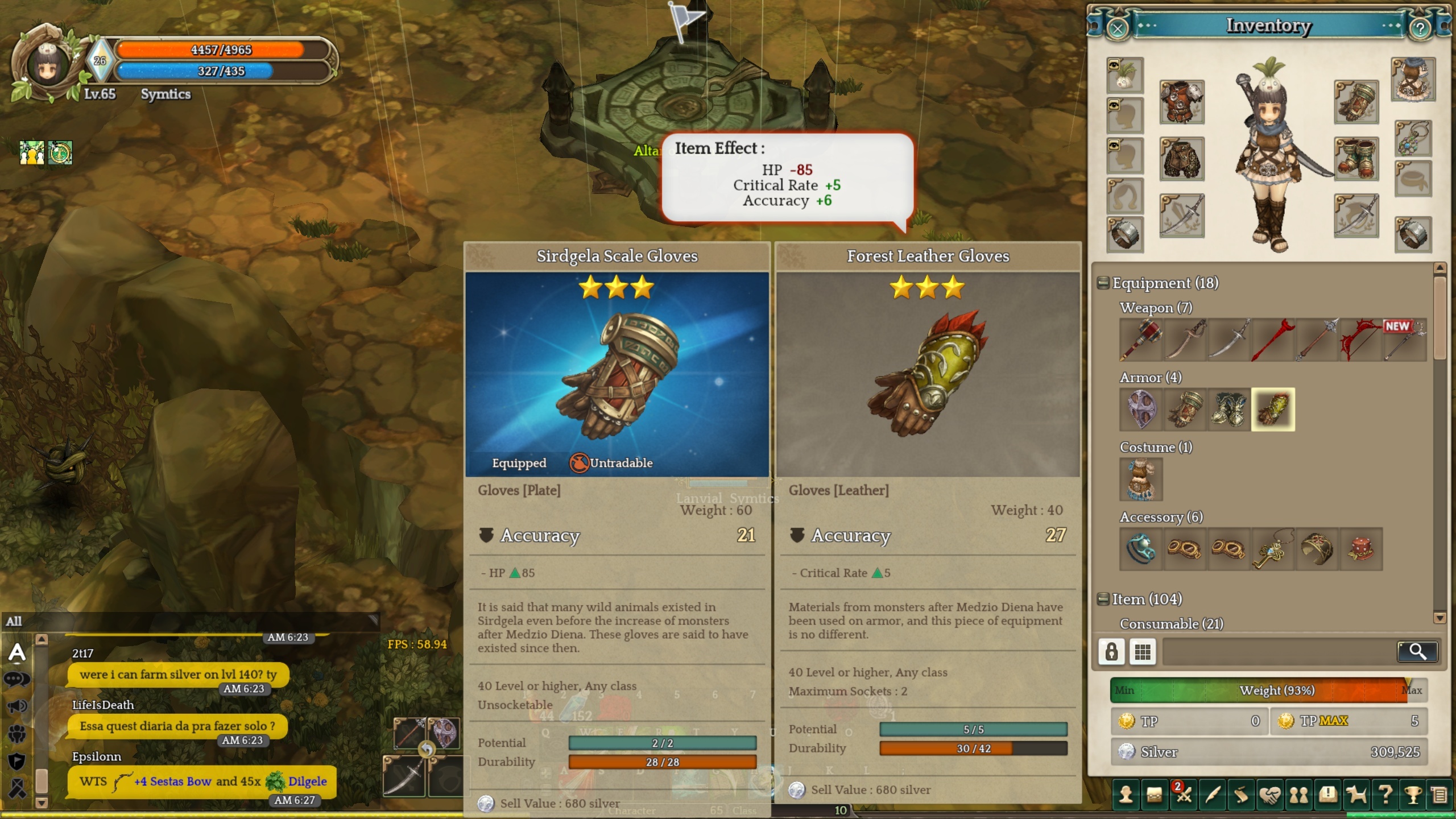
Task: Open the pet companion menu icon
Action: click(1356, 795)
